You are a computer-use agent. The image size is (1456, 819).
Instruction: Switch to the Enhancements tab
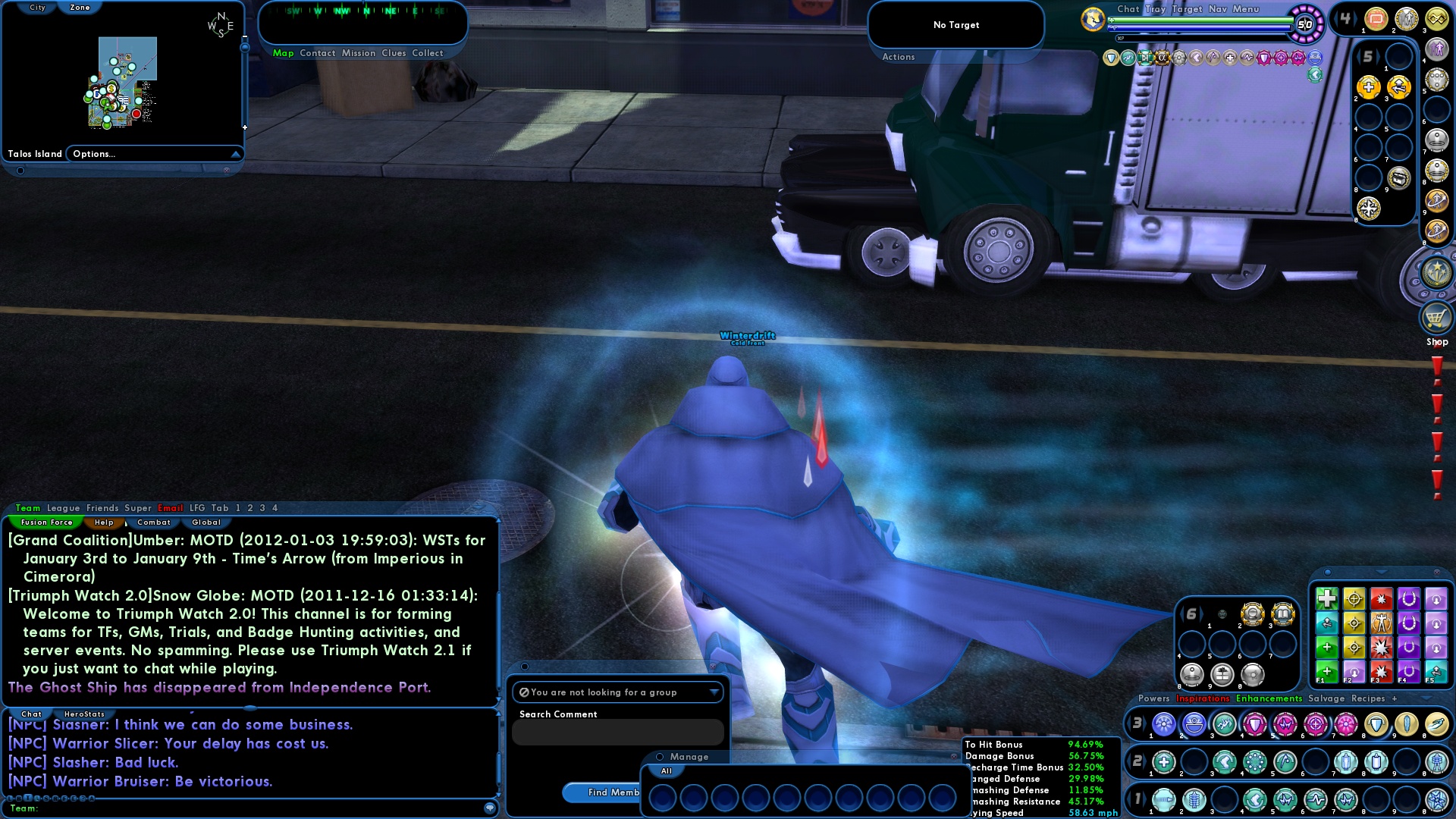[x=1269, y=698]
